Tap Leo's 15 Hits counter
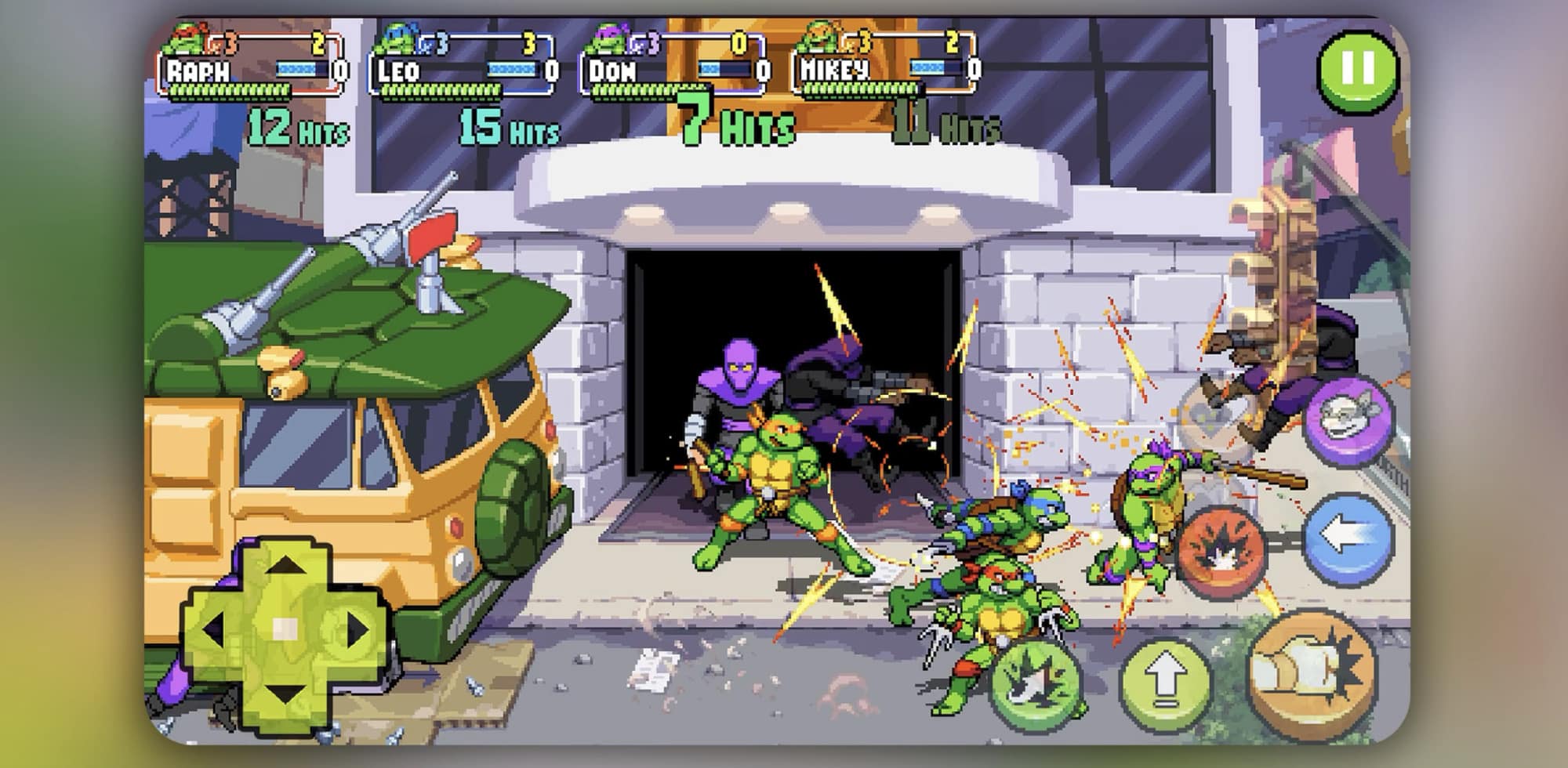This screenshot has width=1568, height=768. click(x=510, y=127)
